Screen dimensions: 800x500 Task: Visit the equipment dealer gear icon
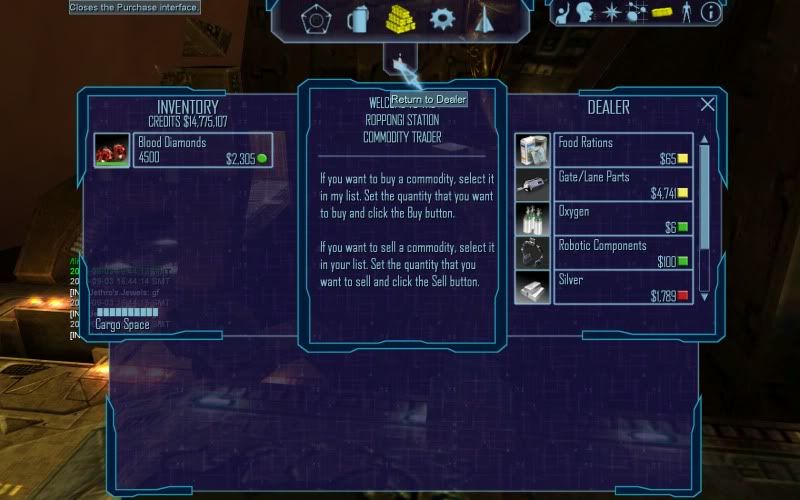coord(442,19)
